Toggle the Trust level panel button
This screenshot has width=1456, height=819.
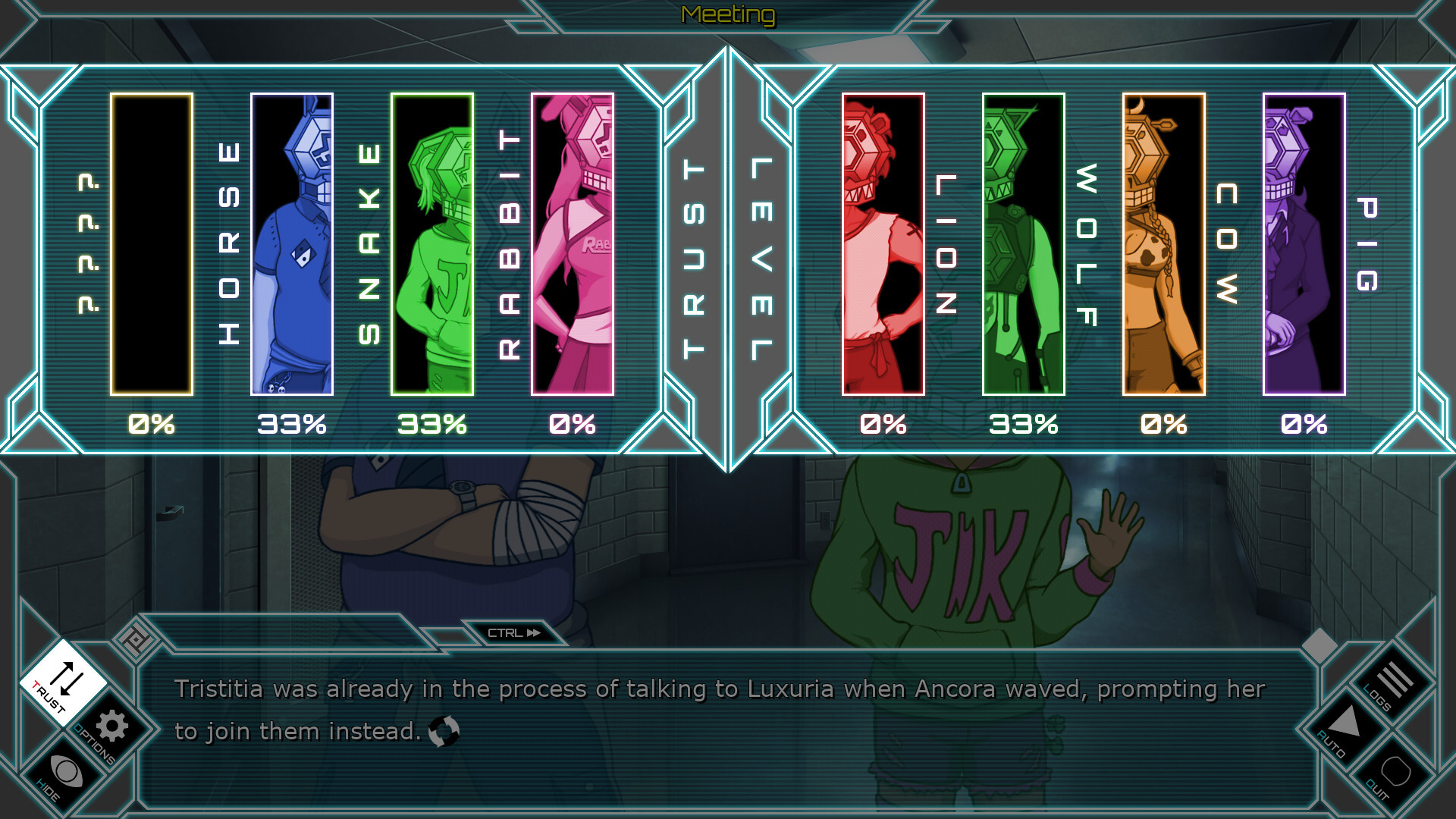[x=62, y=682]
